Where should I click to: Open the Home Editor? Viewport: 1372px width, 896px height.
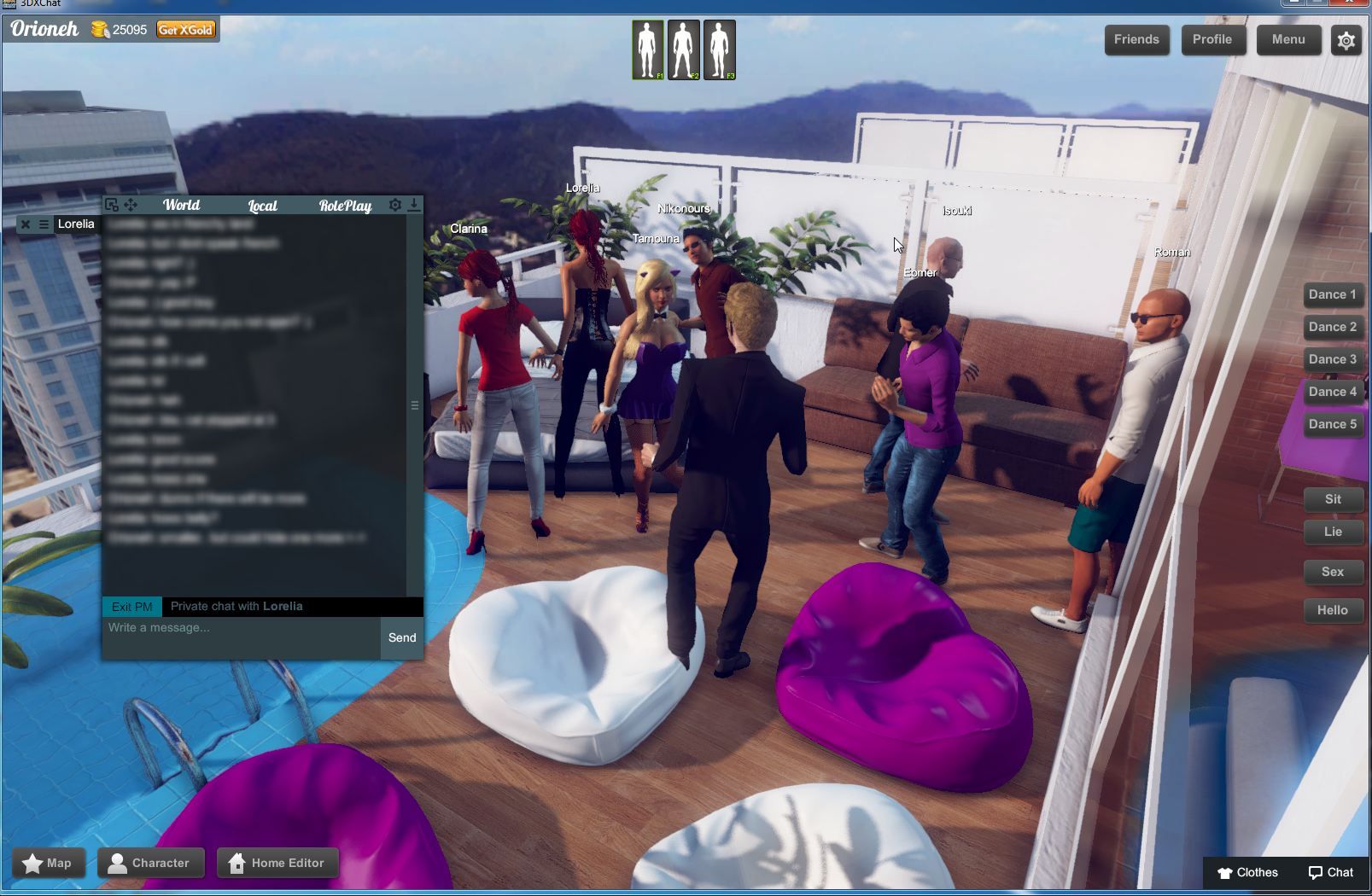pyautogui.click(x=277, y=863)
